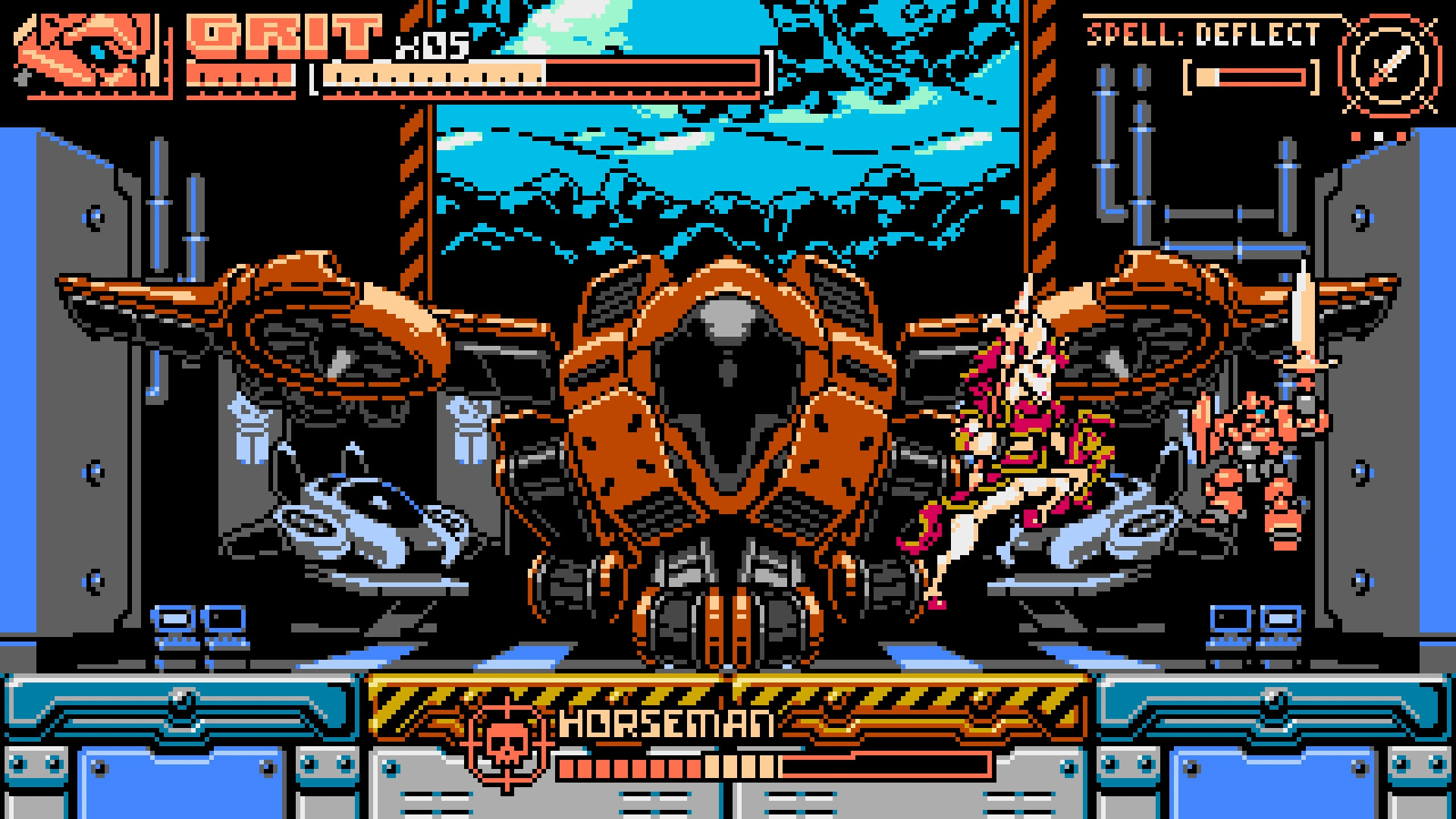
Task: Click the Horseman riding the unicorn
Action: (x=1009, y=425)
